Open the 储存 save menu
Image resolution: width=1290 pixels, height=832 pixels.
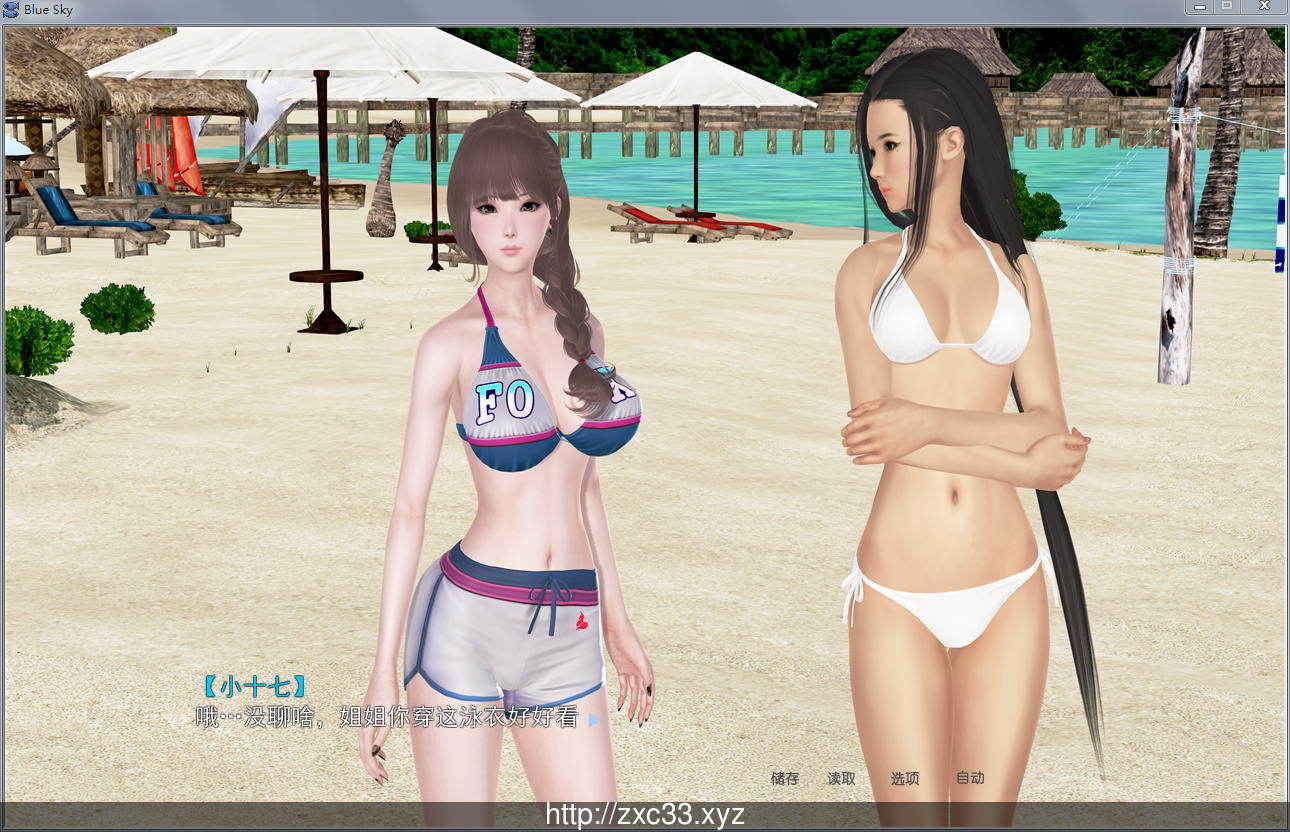tap(785, 778)
